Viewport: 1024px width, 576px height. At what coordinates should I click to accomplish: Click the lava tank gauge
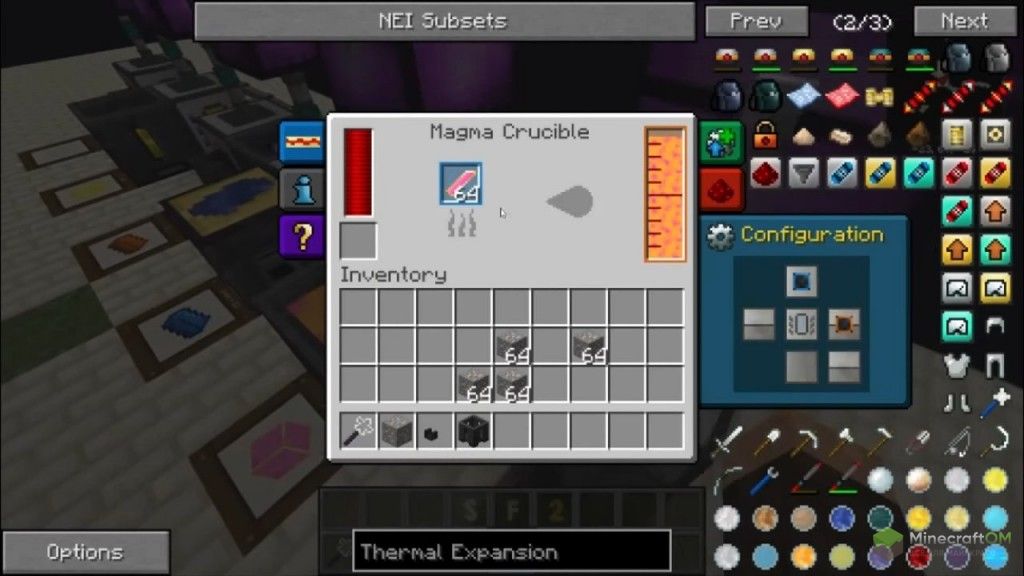pos(665,193)
